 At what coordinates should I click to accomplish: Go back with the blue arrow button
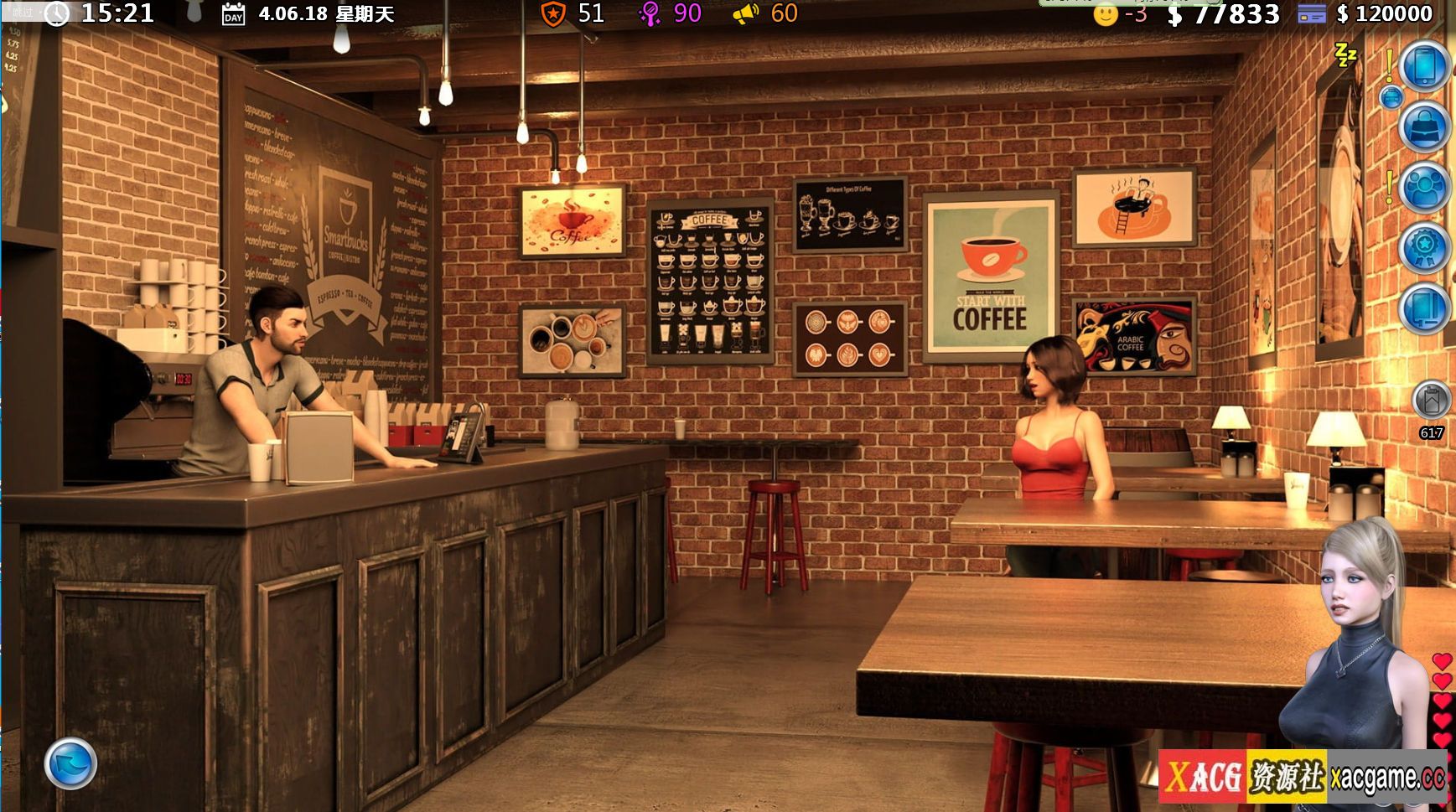[x=70, y=763]
